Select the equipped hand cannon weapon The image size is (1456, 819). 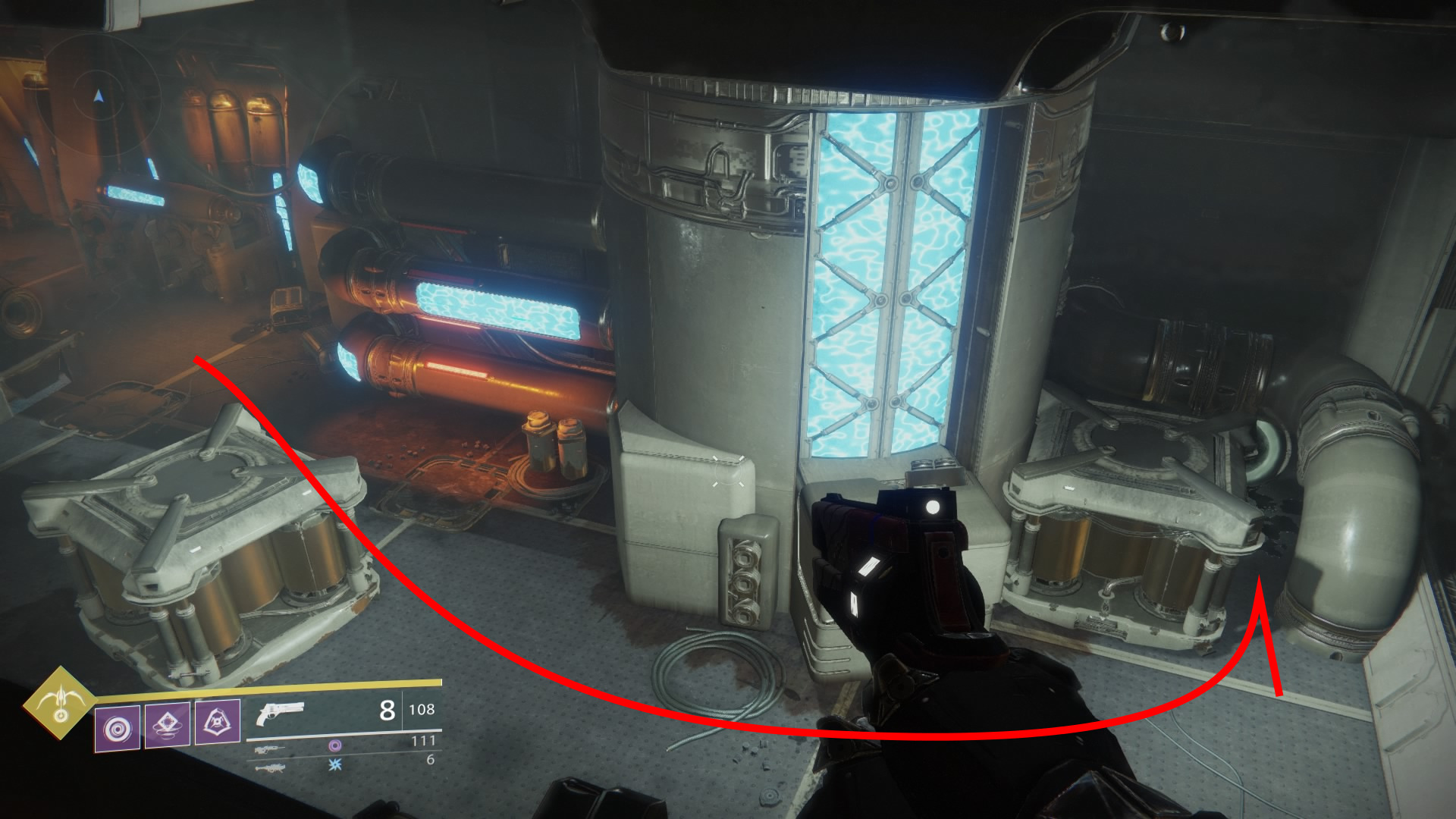pyautogui.click(x=279, y=714)
